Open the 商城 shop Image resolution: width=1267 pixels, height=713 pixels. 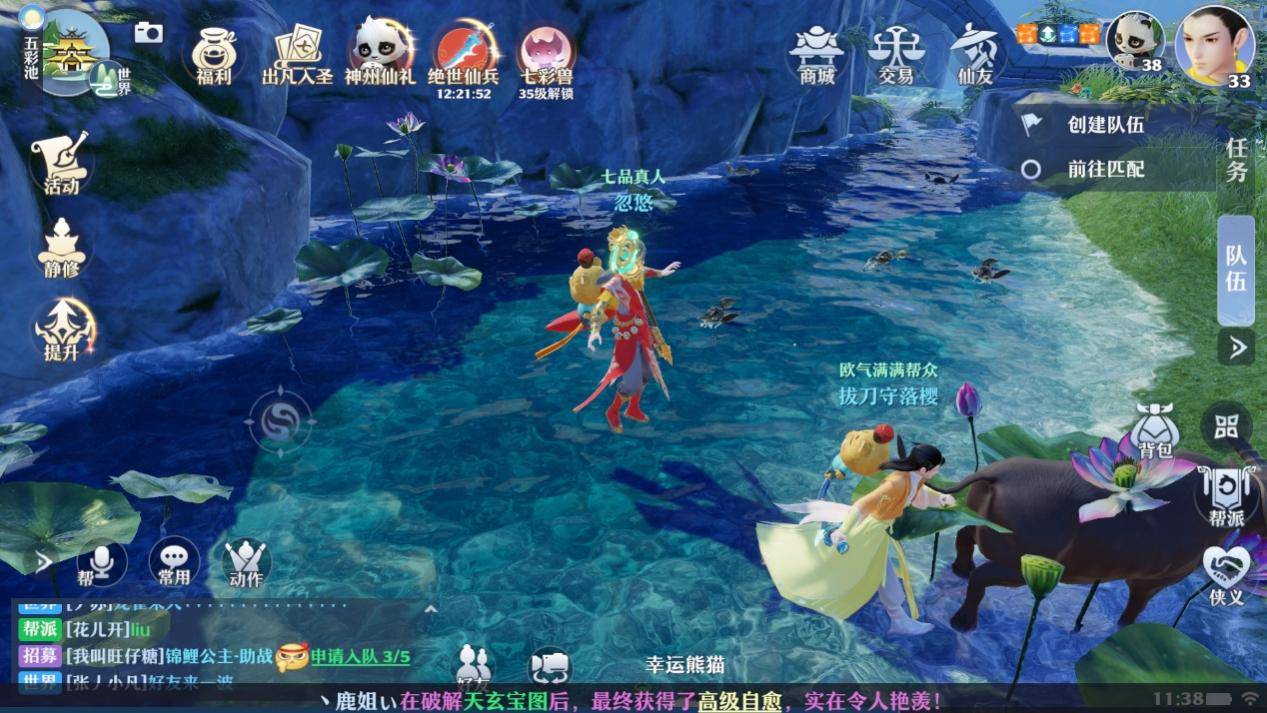(816, 53)
